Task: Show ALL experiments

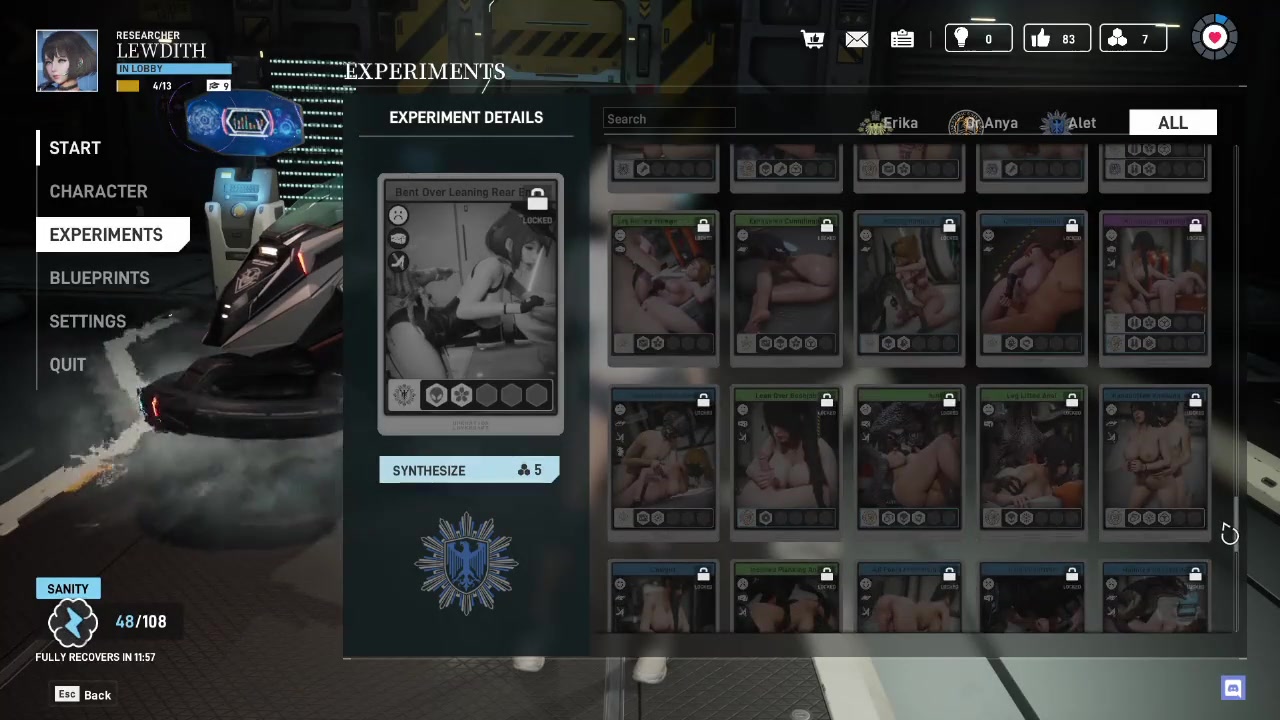Action: pos(1172,123)
